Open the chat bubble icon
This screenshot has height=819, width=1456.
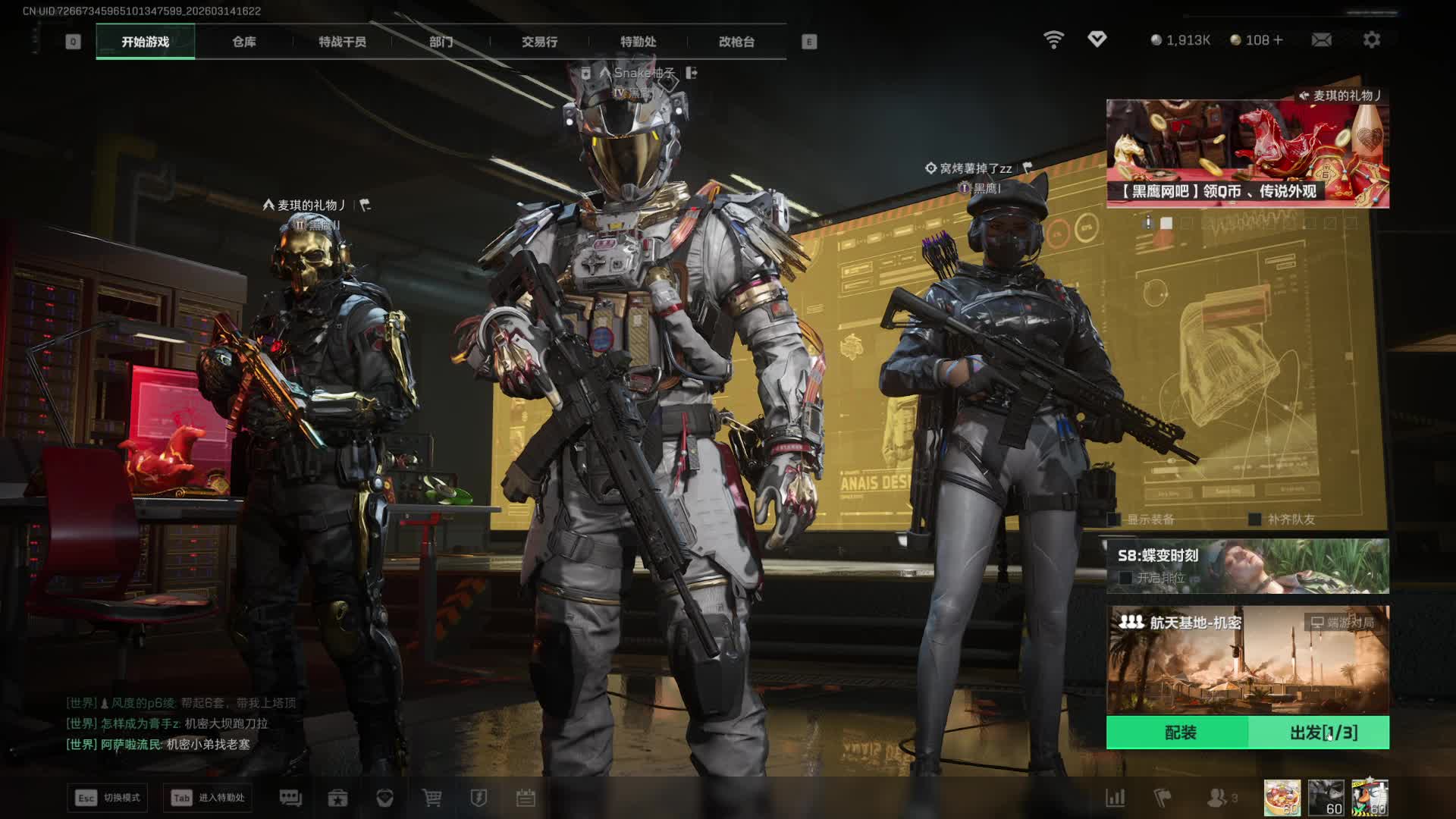point(290,798)
